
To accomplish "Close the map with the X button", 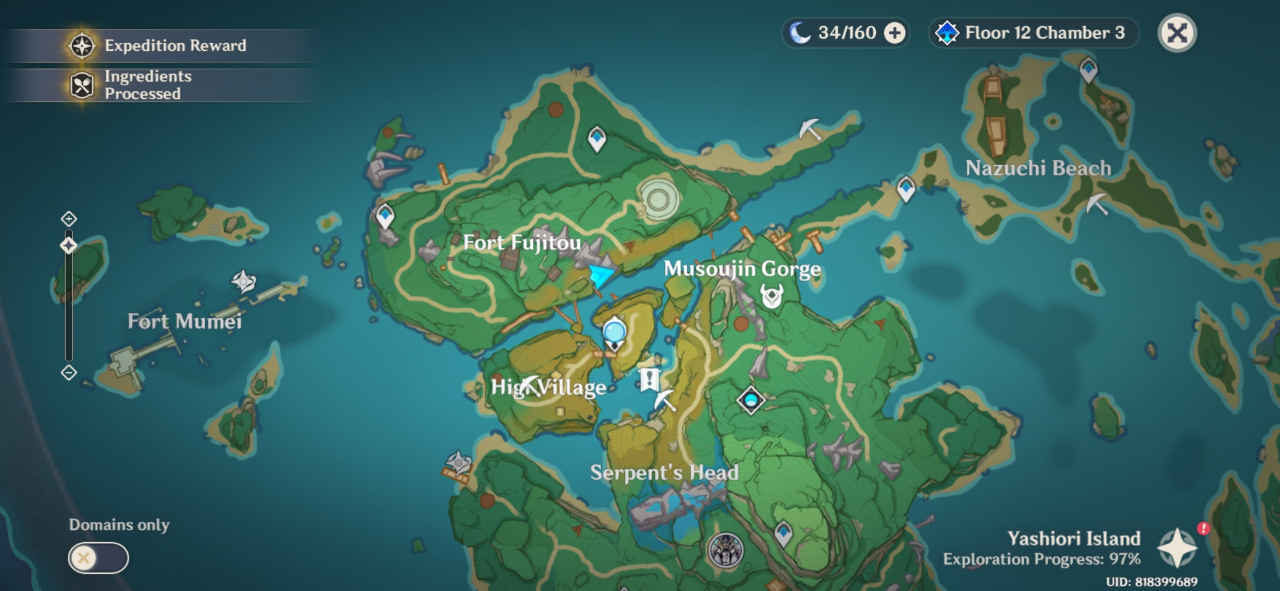I will [x=1177, y=33].
